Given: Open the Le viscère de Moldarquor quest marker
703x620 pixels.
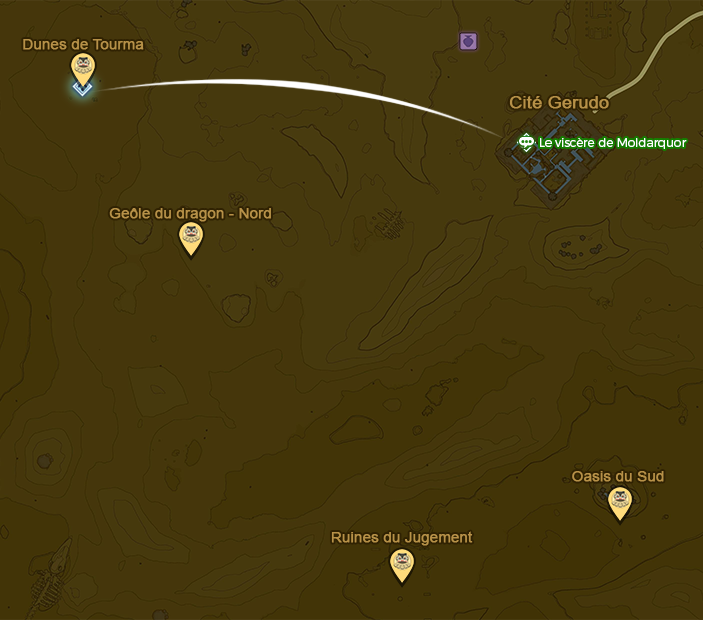Looking at the screenshot, I should point(526,143).
